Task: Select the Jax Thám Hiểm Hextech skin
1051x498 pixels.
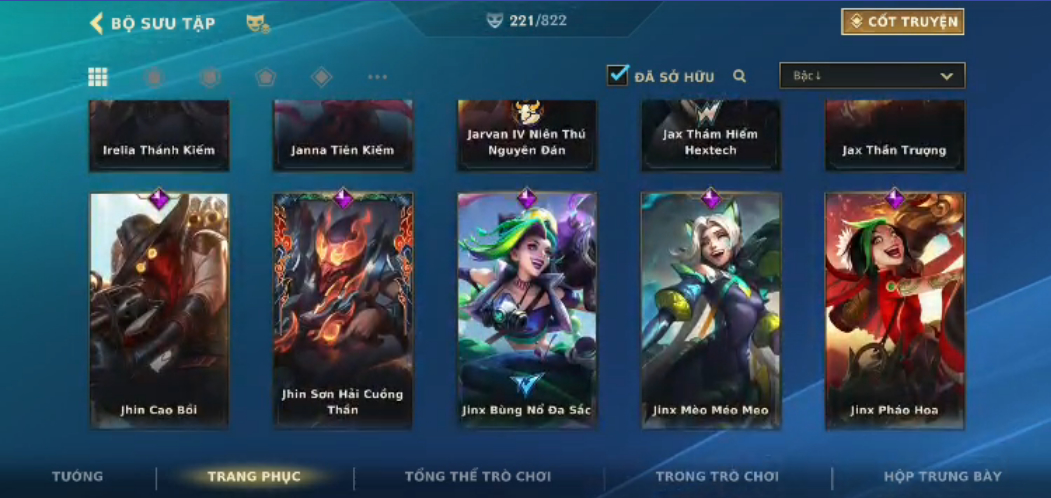Action: point(711,135)
